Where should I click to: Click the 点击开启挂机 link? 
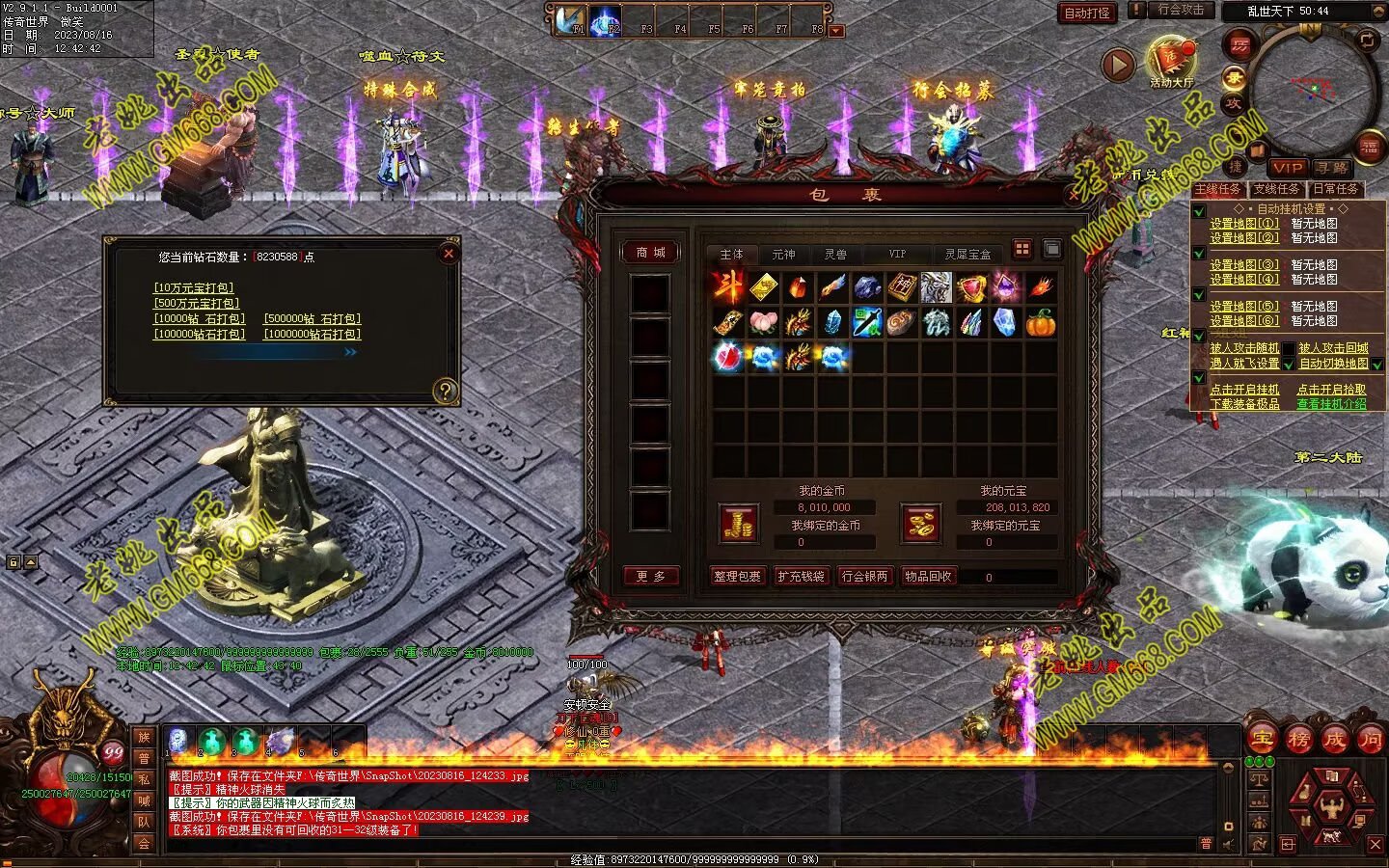1244,390
